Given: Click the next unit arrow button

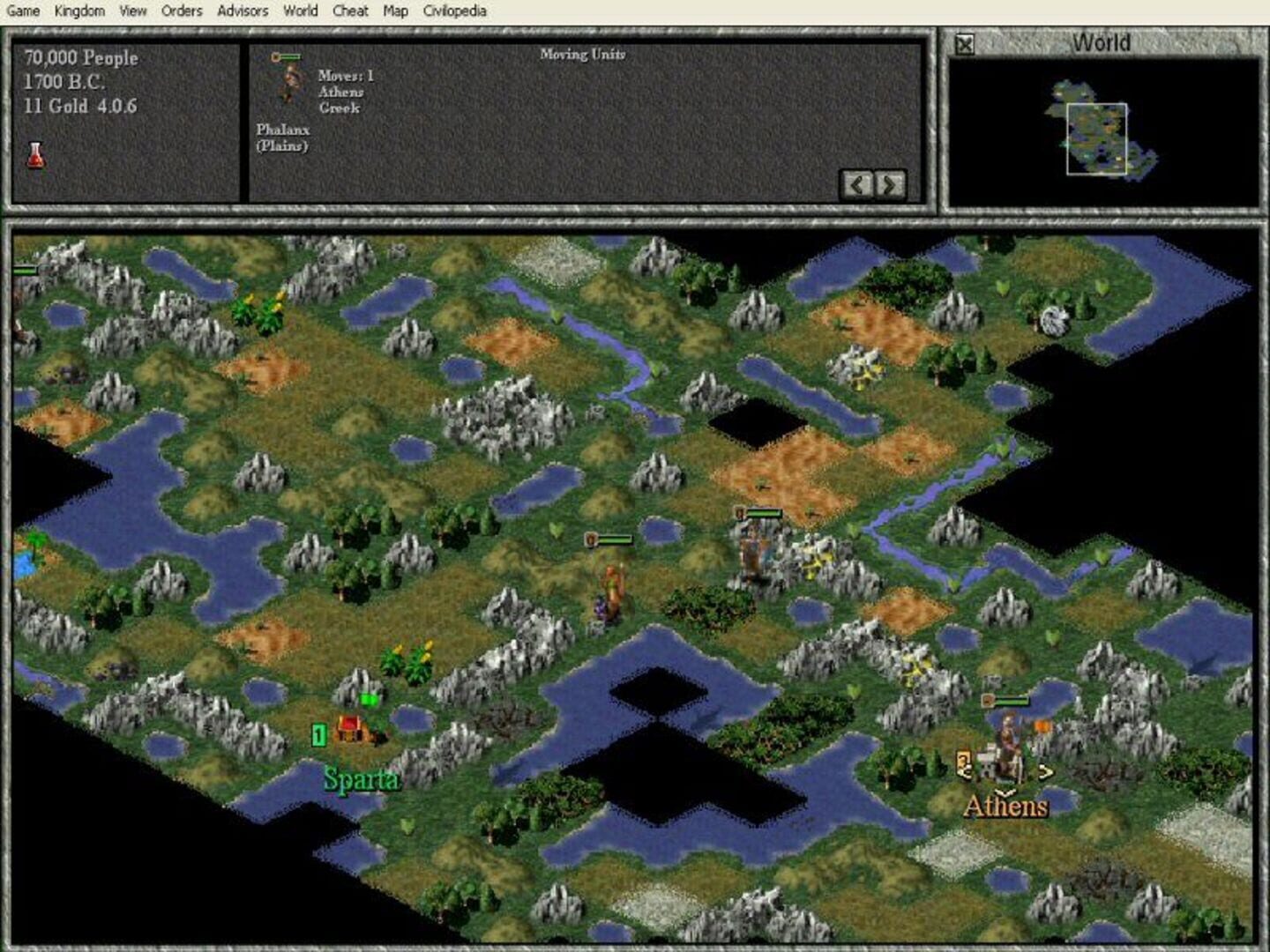Looking at the screenshot, I should coord(889,185).
